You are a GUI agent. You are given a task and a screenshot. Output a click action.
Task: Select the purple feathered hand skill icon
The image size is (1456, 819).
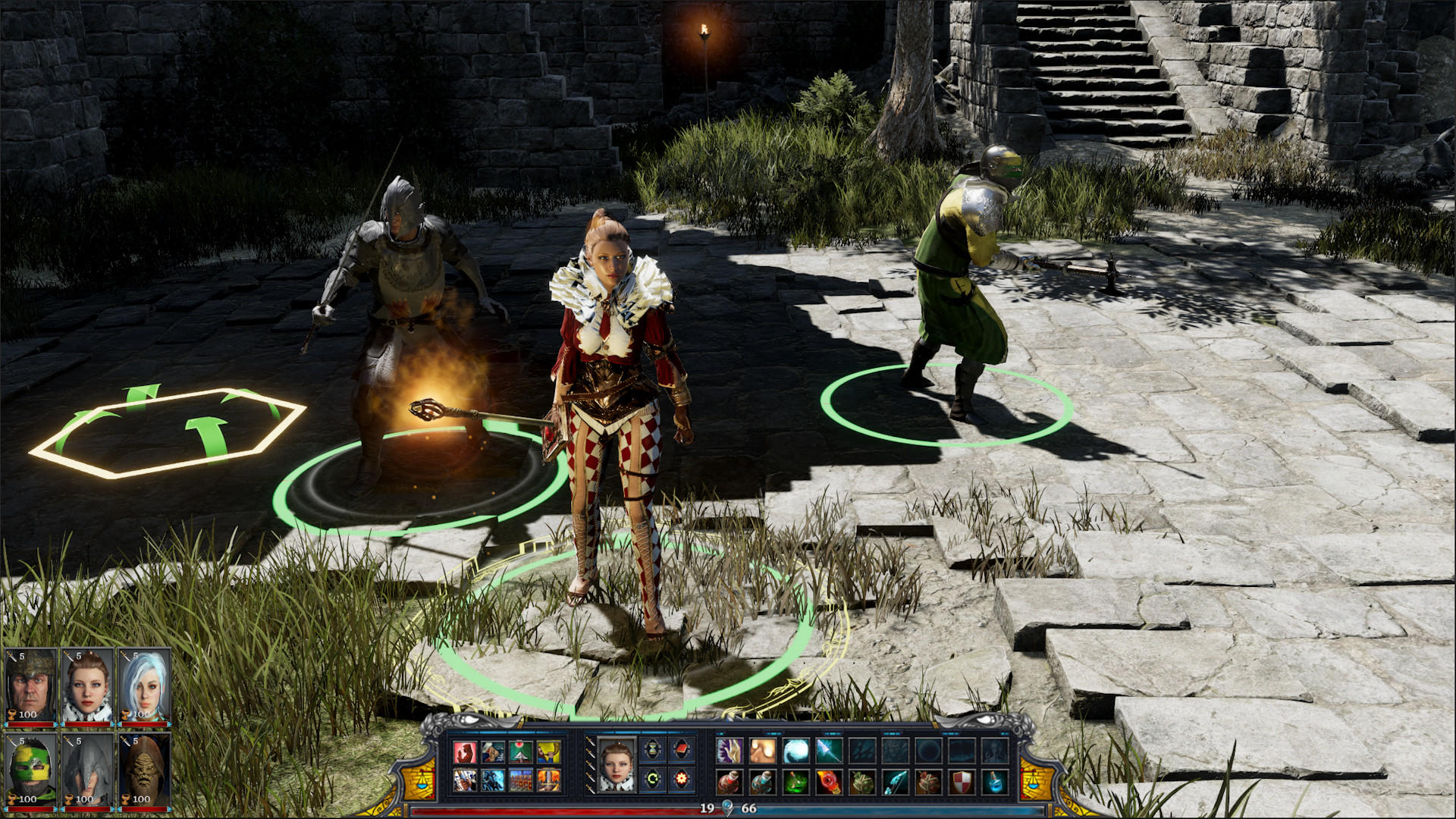click(730, 751)
